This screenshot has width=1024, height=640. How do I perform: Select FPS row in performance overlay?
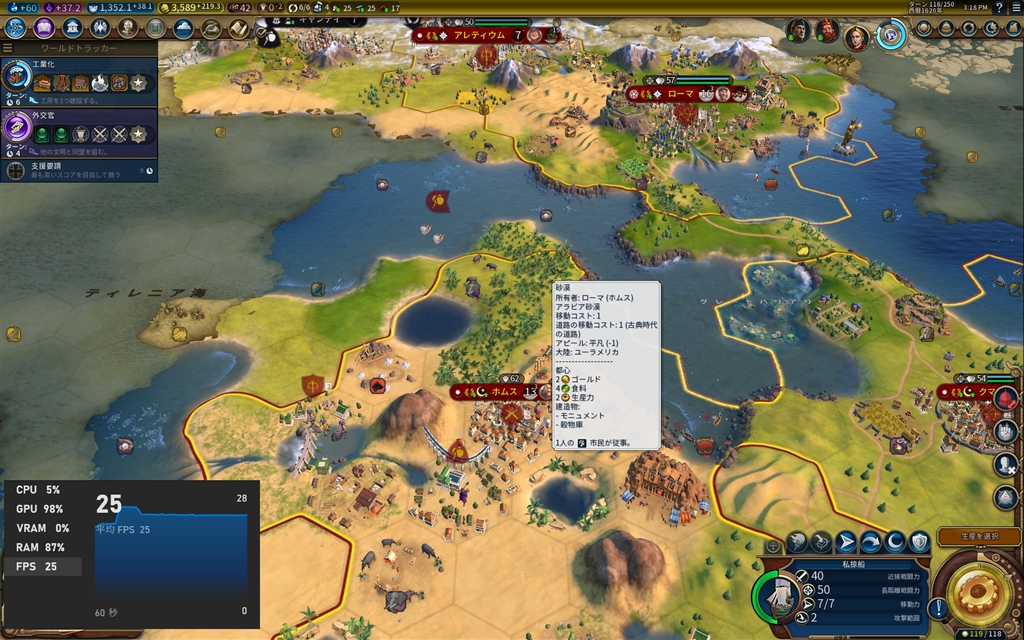(x=41, y=567)
